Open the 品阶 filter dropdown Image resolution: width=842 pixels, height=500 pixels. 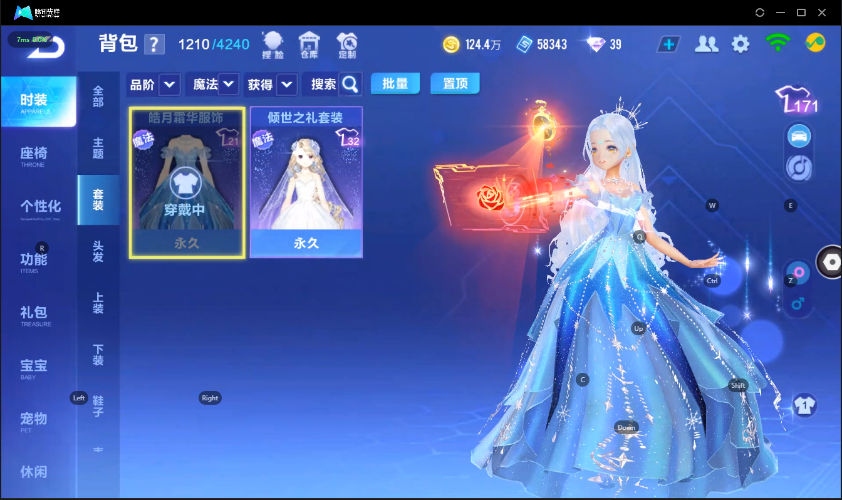[x=169, y=84]
